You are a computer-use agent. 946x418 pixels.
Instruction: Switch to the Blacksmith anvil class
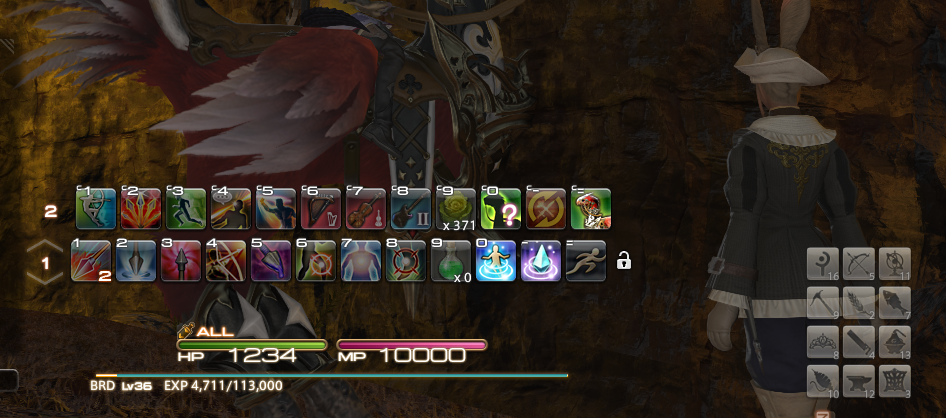858,380
